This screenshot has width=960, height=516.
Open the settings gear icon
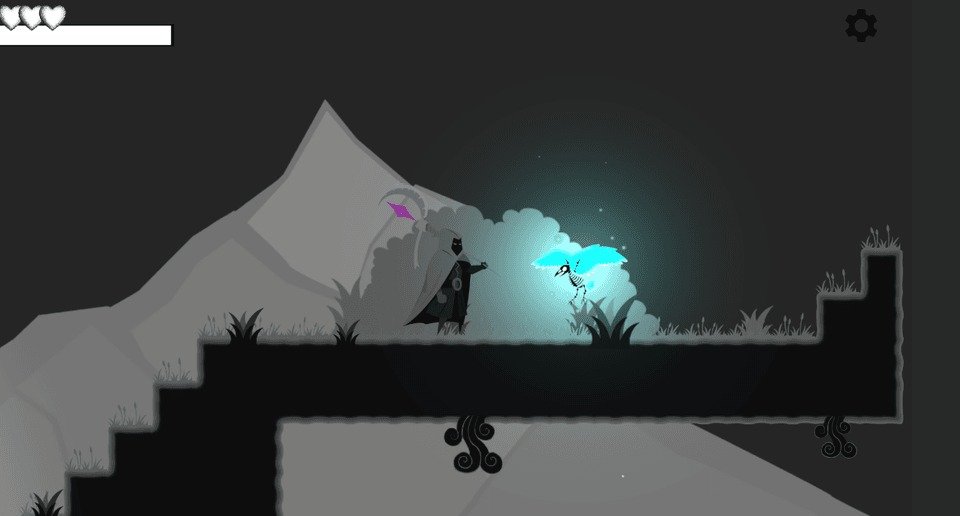click(x=861, y=26)
